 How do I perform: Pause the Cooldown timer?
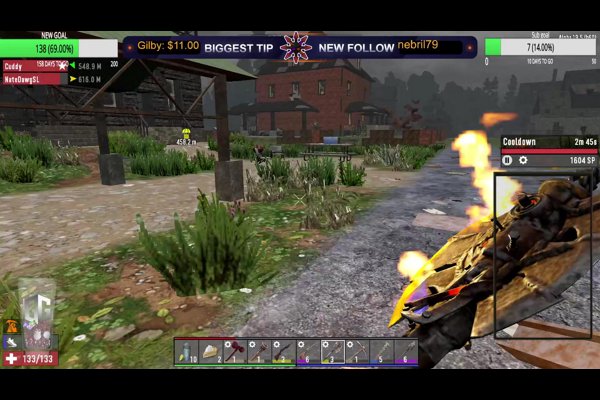click(x=507, y=160)
